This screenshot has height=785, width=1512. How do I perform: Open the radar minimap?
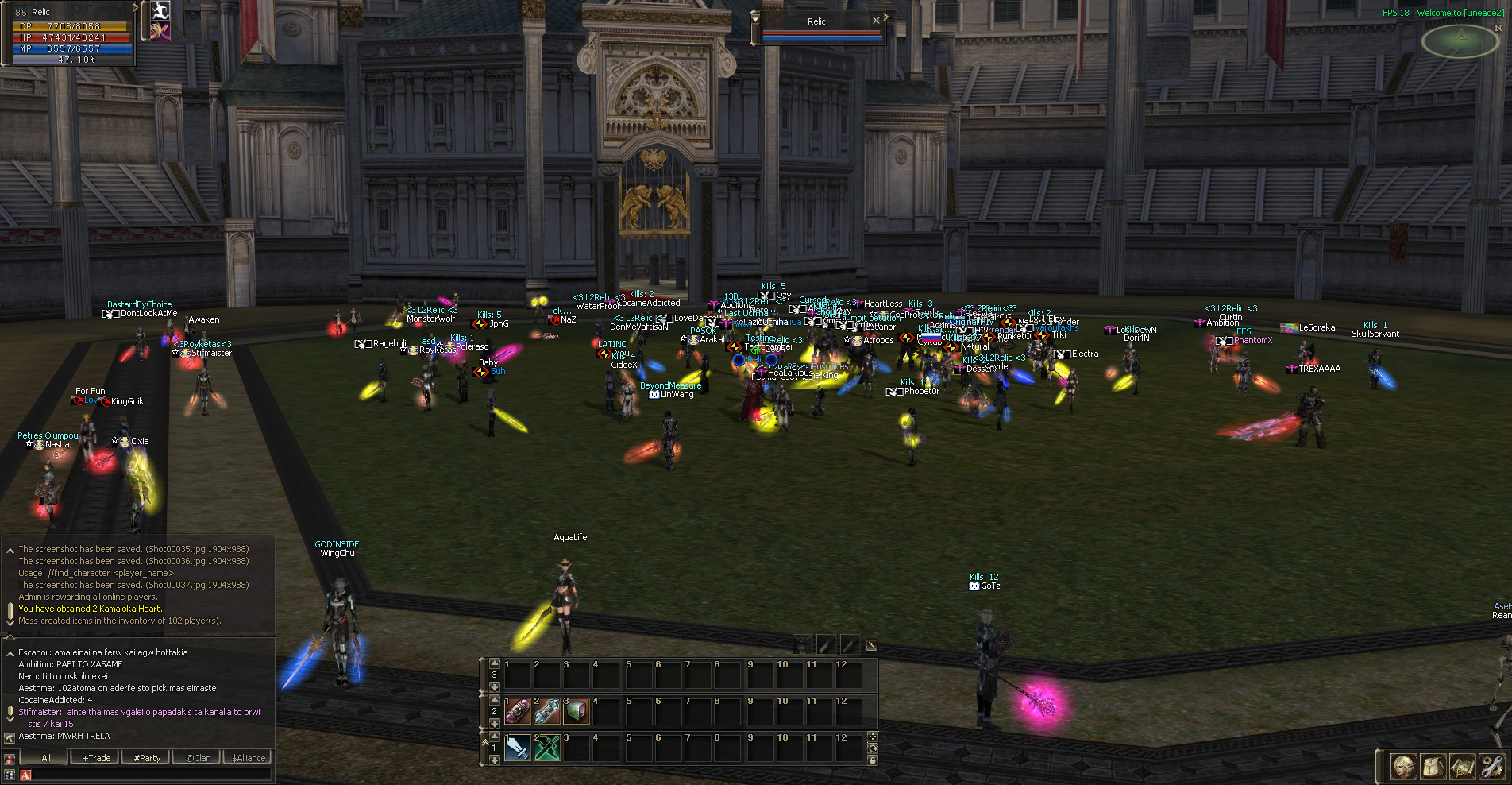tap(1460, 41)
